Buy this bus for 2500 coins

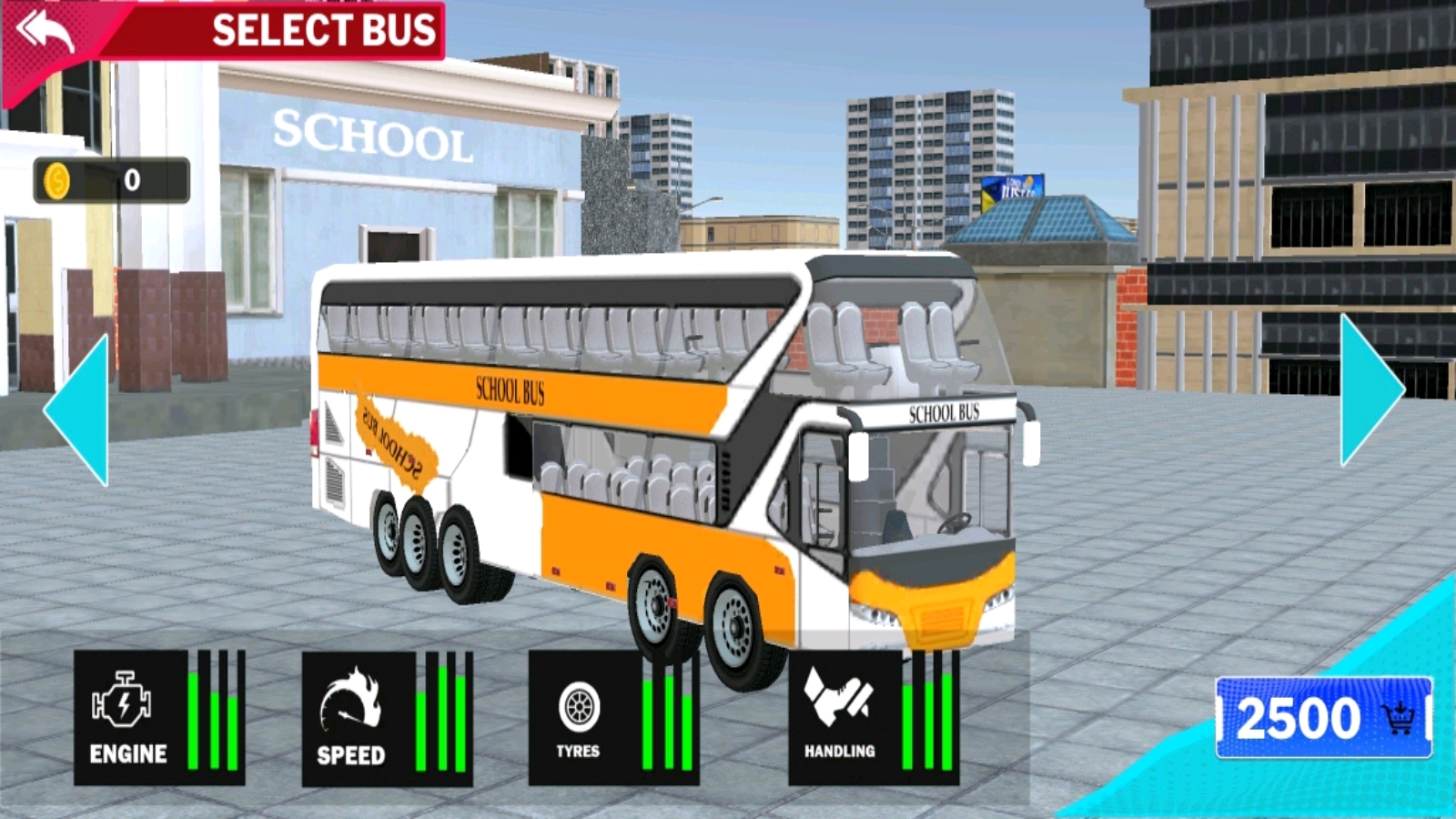(1323, 718)
